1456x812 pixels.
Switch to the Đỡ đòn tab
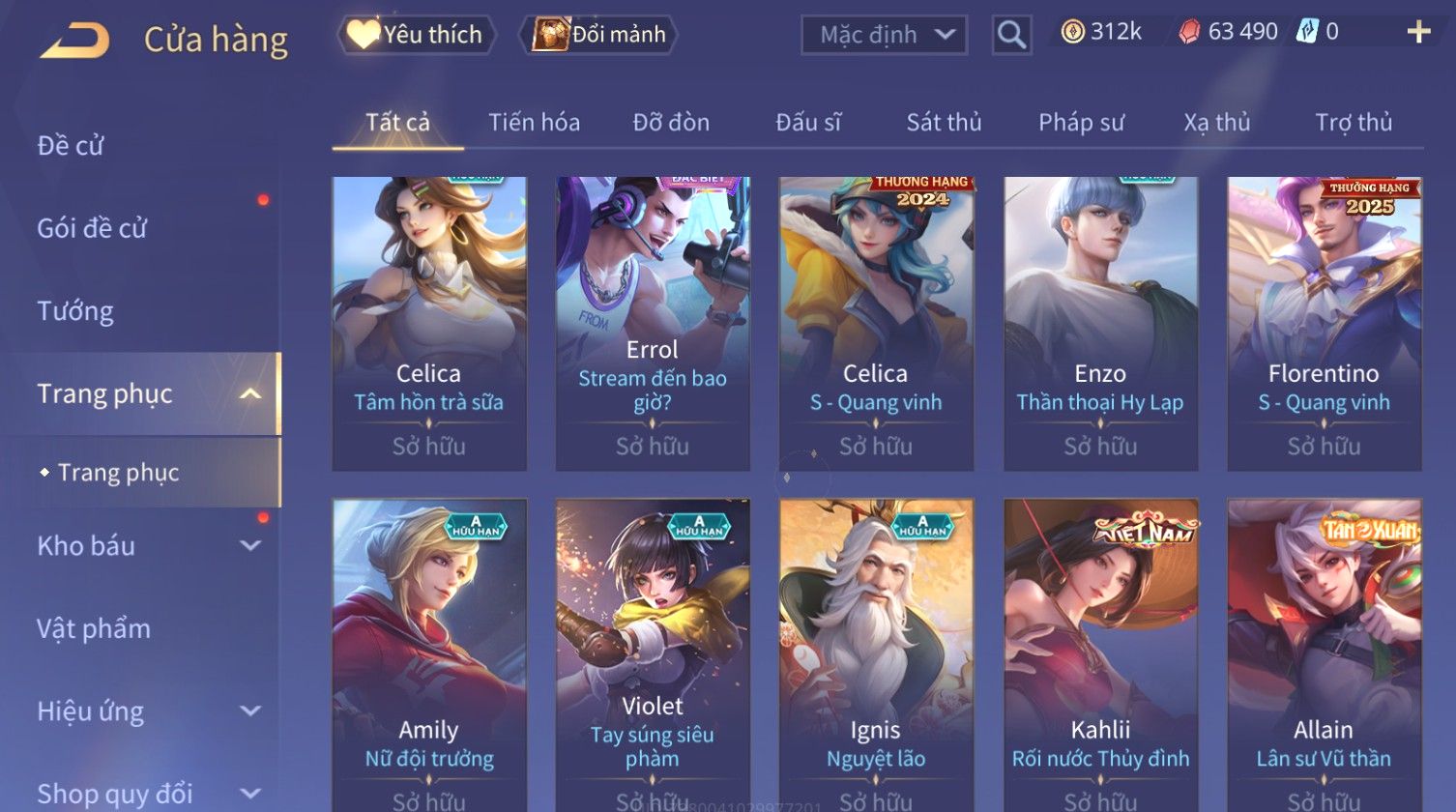pyautogui.click(x=671, y=123)
